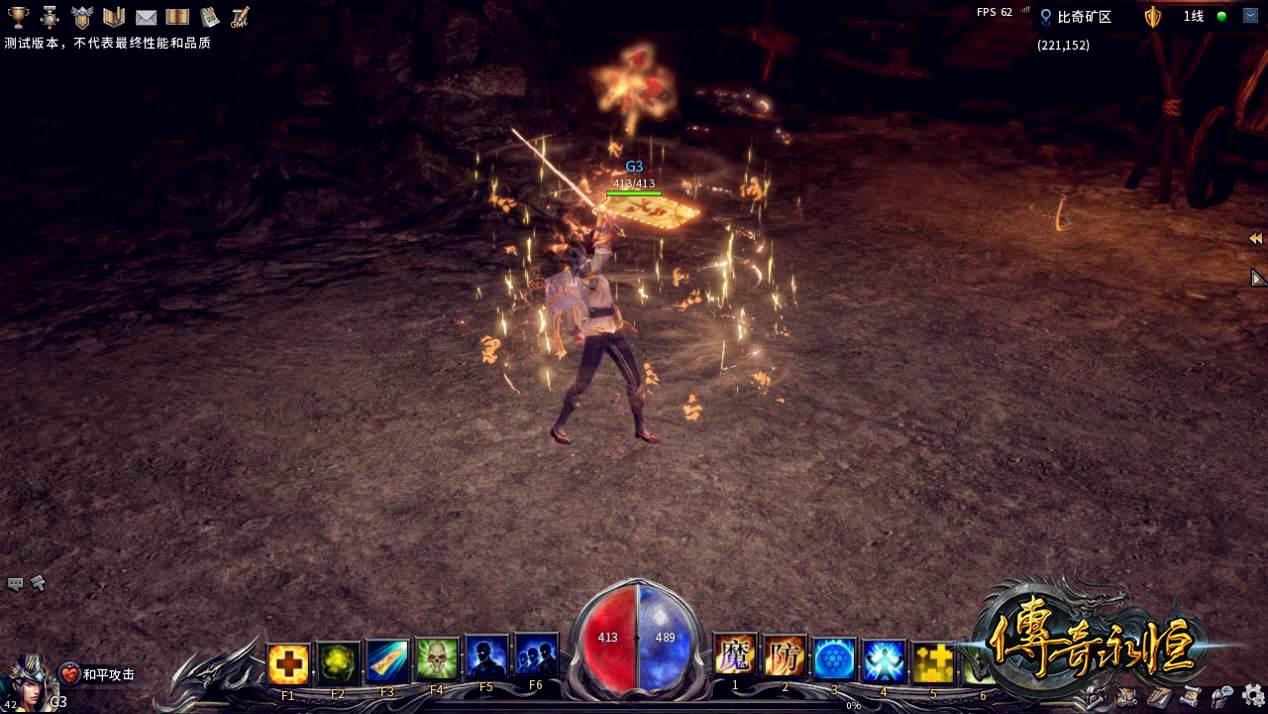The height and width of the screenshot is (714, 1268).
Task: Open the mail envelope icon
Action: 146,17
